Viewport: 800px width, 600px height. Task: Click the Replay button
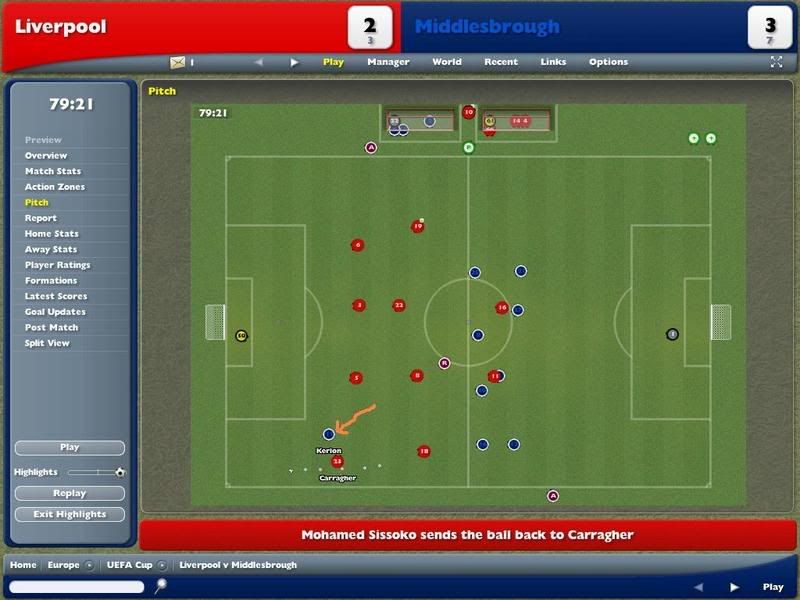pos(70,493)
